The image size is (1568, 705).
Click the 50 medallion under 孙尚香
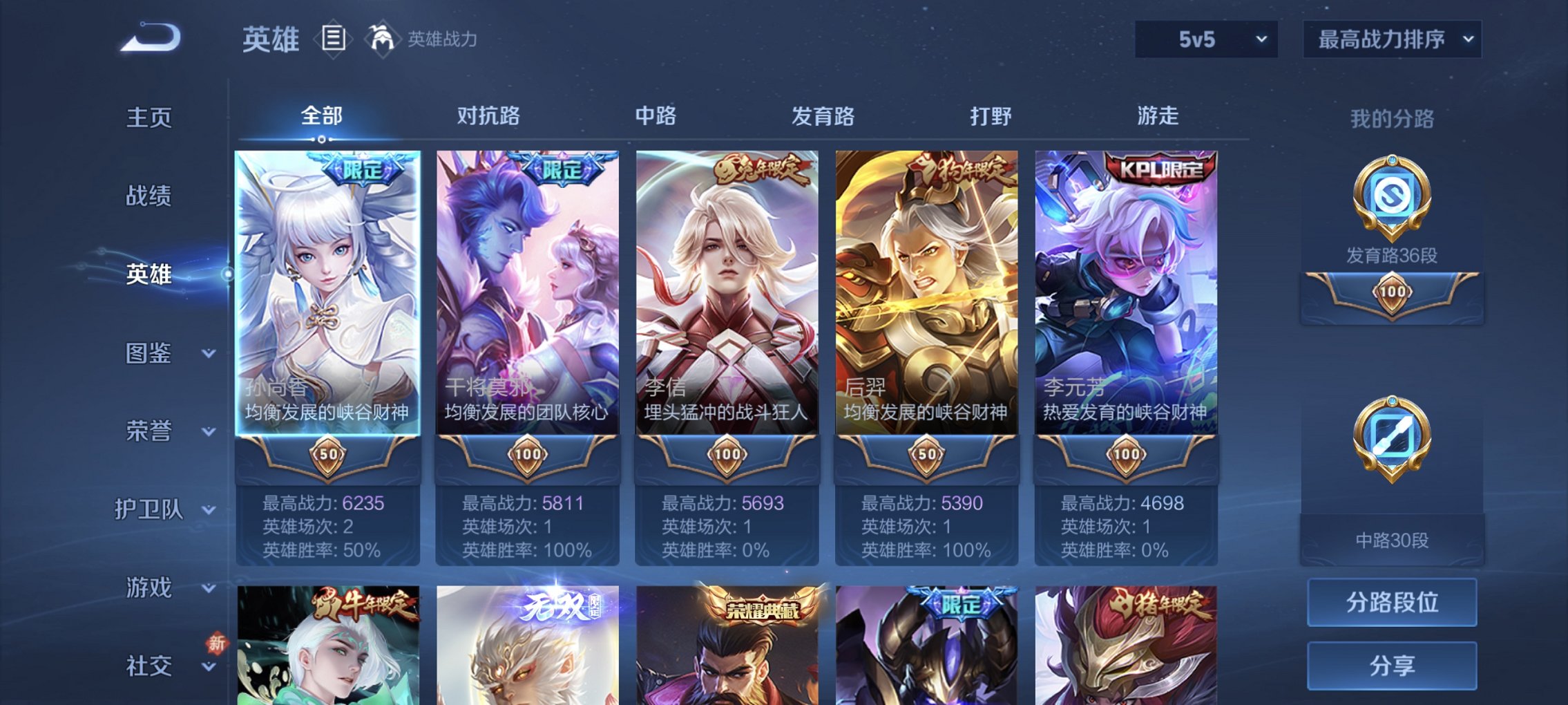(328, 455)
